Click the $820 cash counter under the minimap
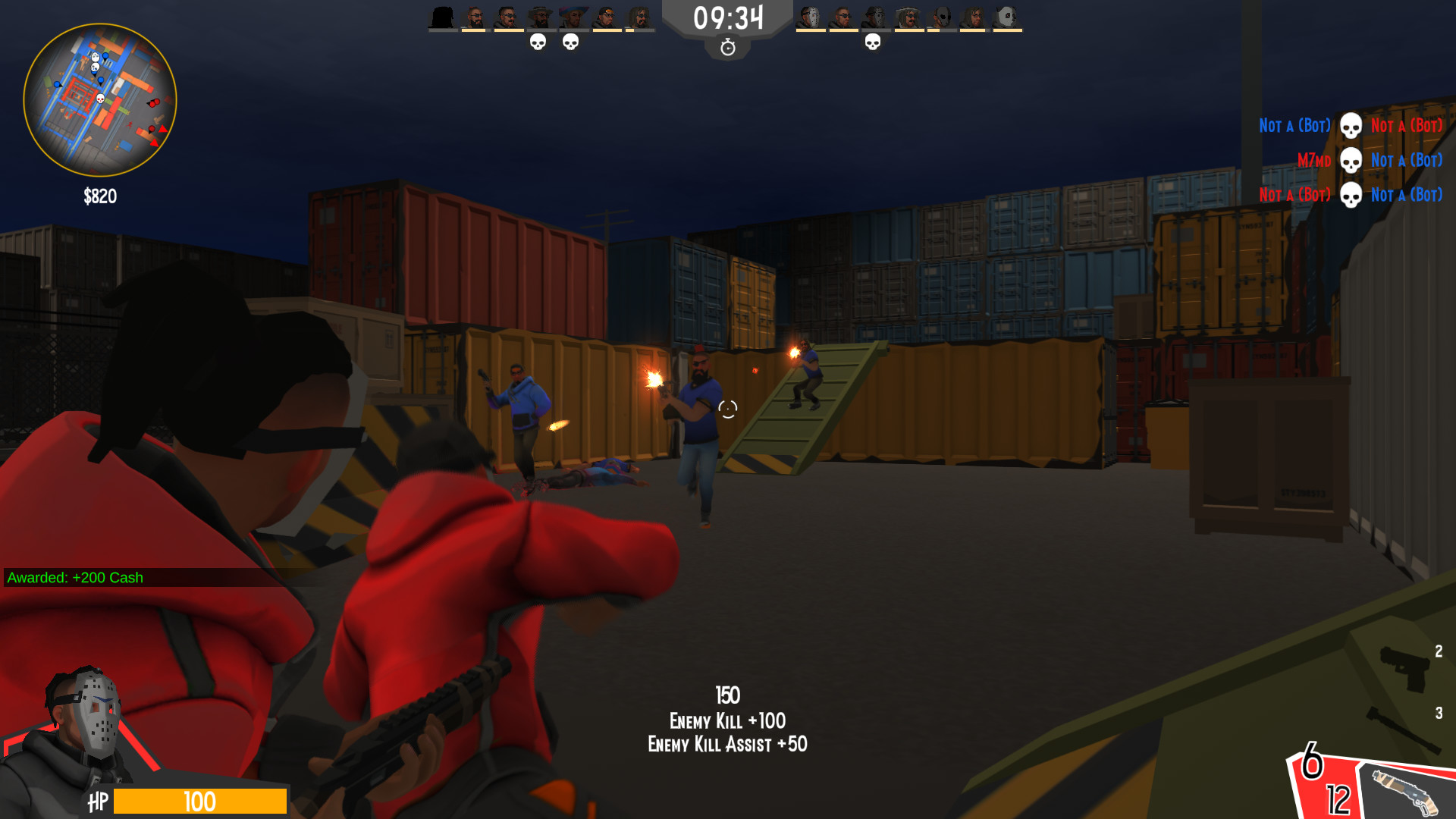Screen dimensions: 1456x819 (x=99, y=196)
